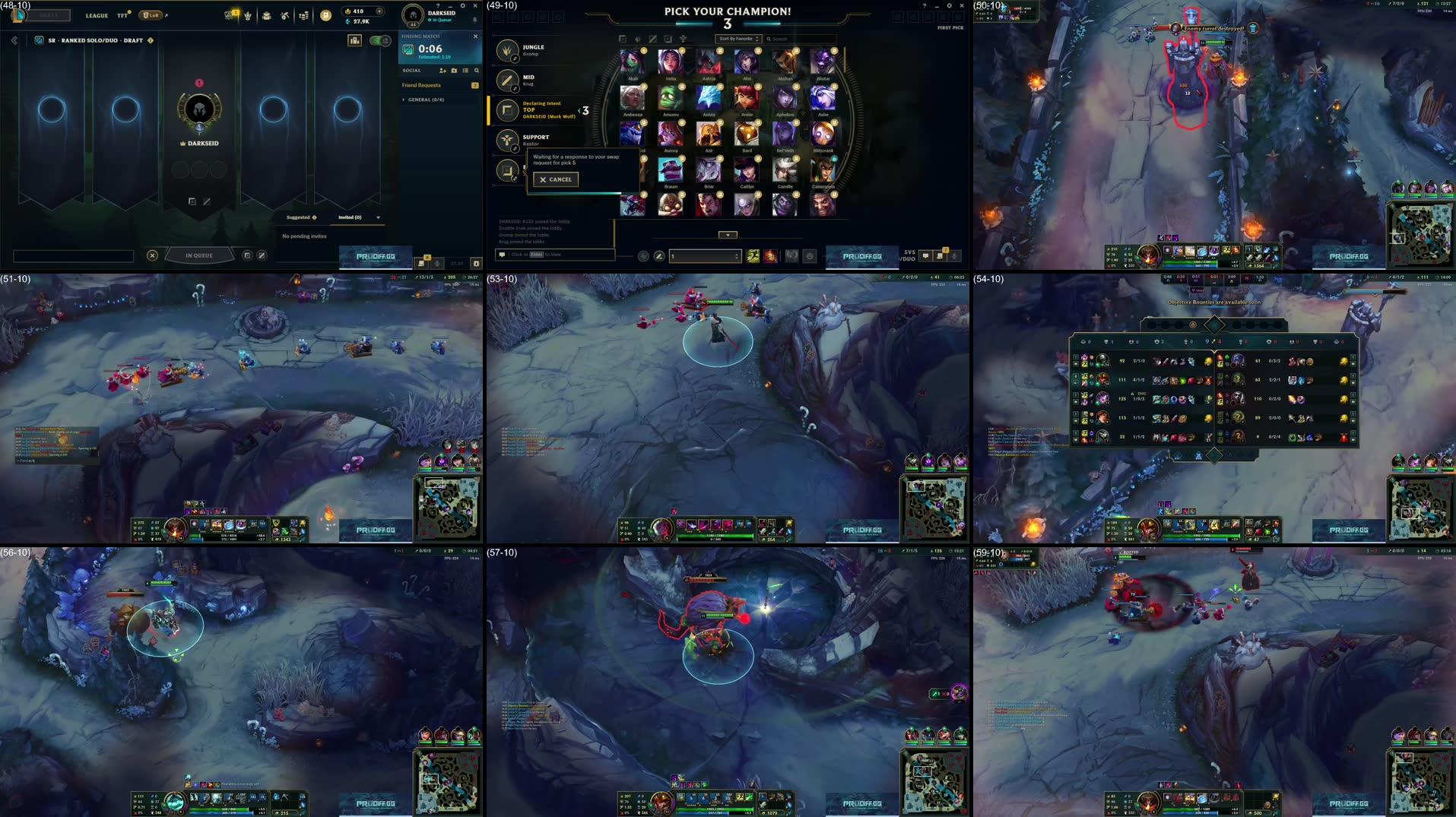Edit runes via the quill icon in champion select
The height and width of the screenshot is (817, 1456).
coord(659,255)
